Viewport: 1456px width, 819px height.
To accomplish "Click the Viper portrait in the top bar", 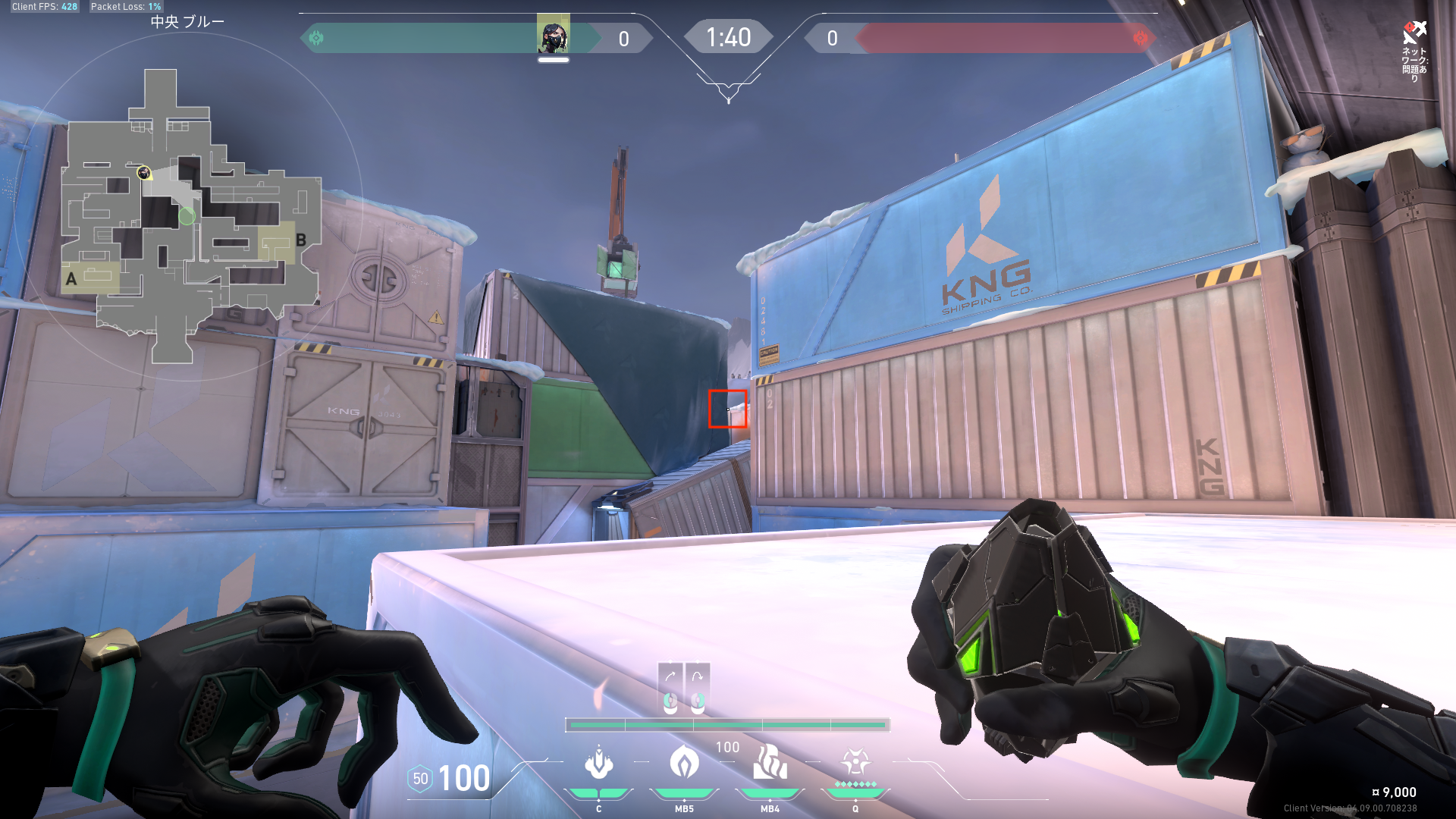I will tap(553, 36).
